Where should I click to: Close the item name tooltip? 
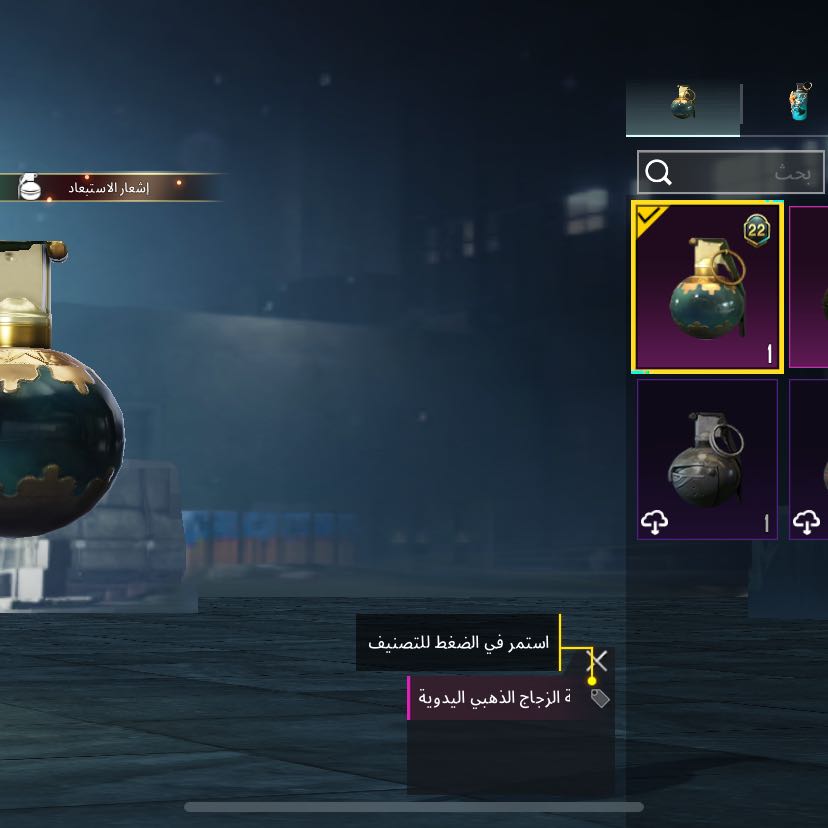[598, 660]
